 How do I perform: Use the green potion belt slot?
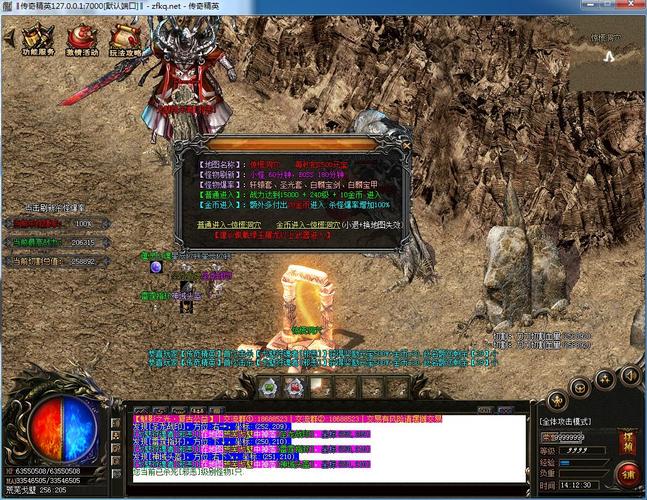pyautogui.click(x=268, y=387)
